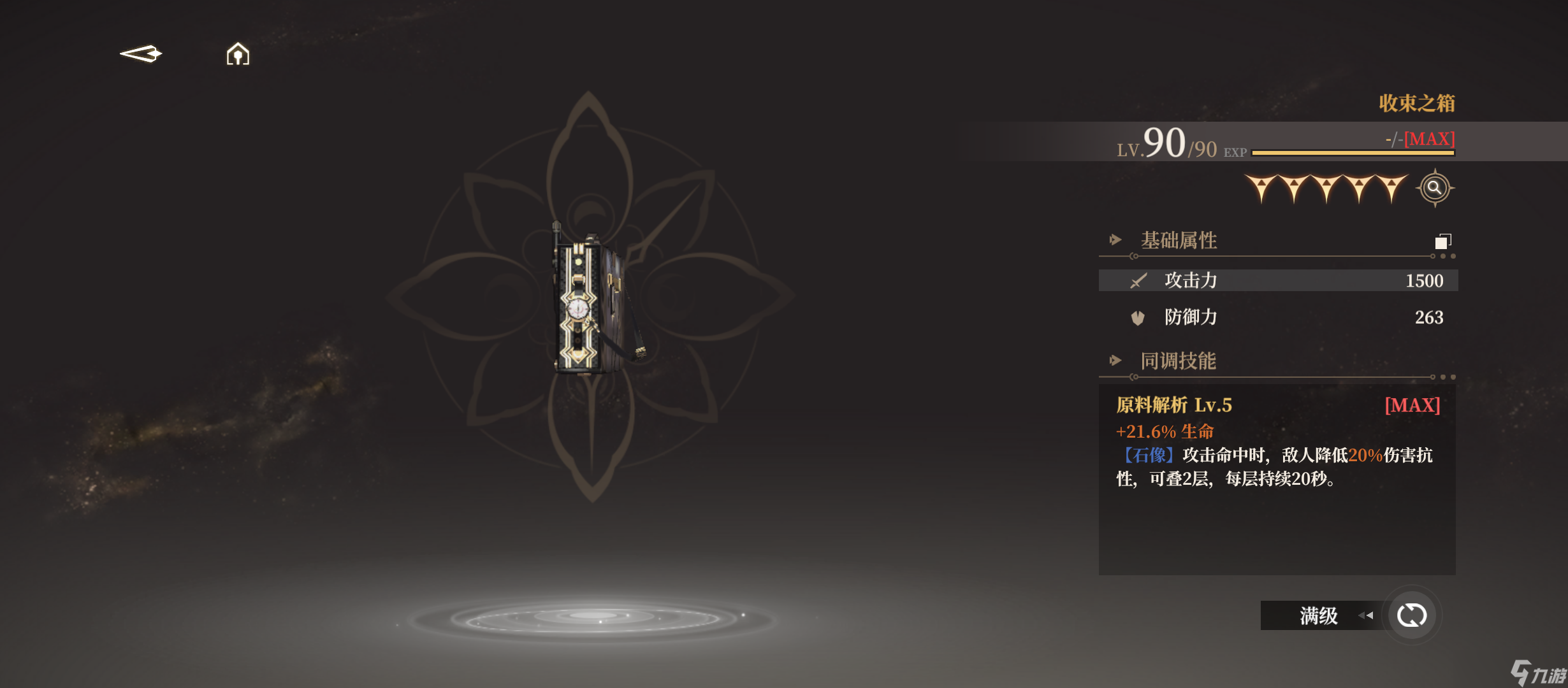Expand the 同调技能 section header

click(1178, 361)
